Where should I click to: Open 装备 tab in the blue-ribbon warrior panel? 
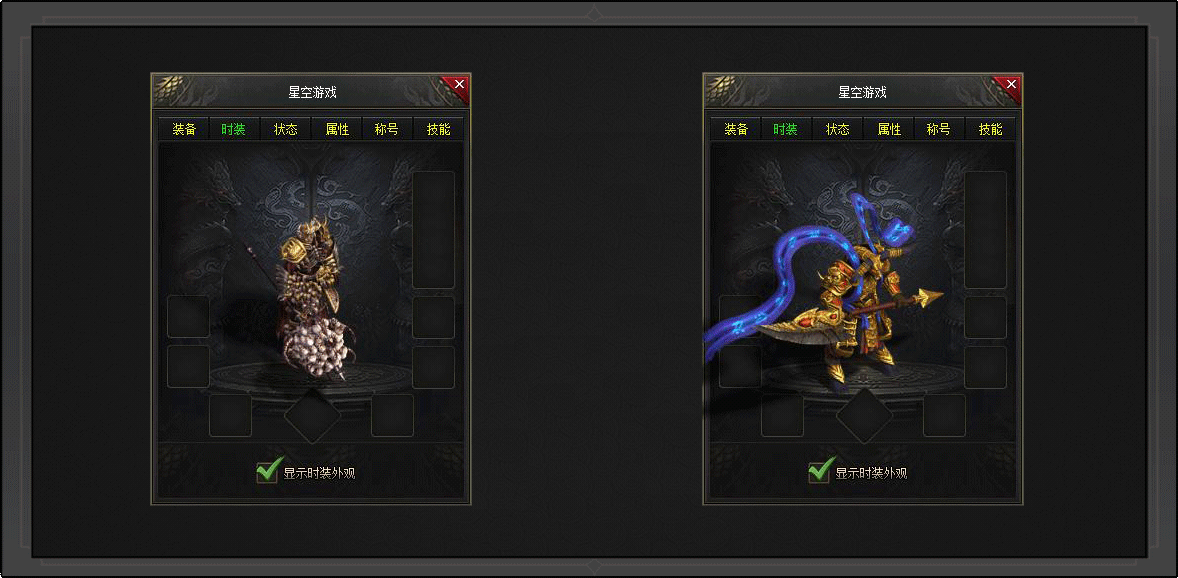(x=736, y=130)
